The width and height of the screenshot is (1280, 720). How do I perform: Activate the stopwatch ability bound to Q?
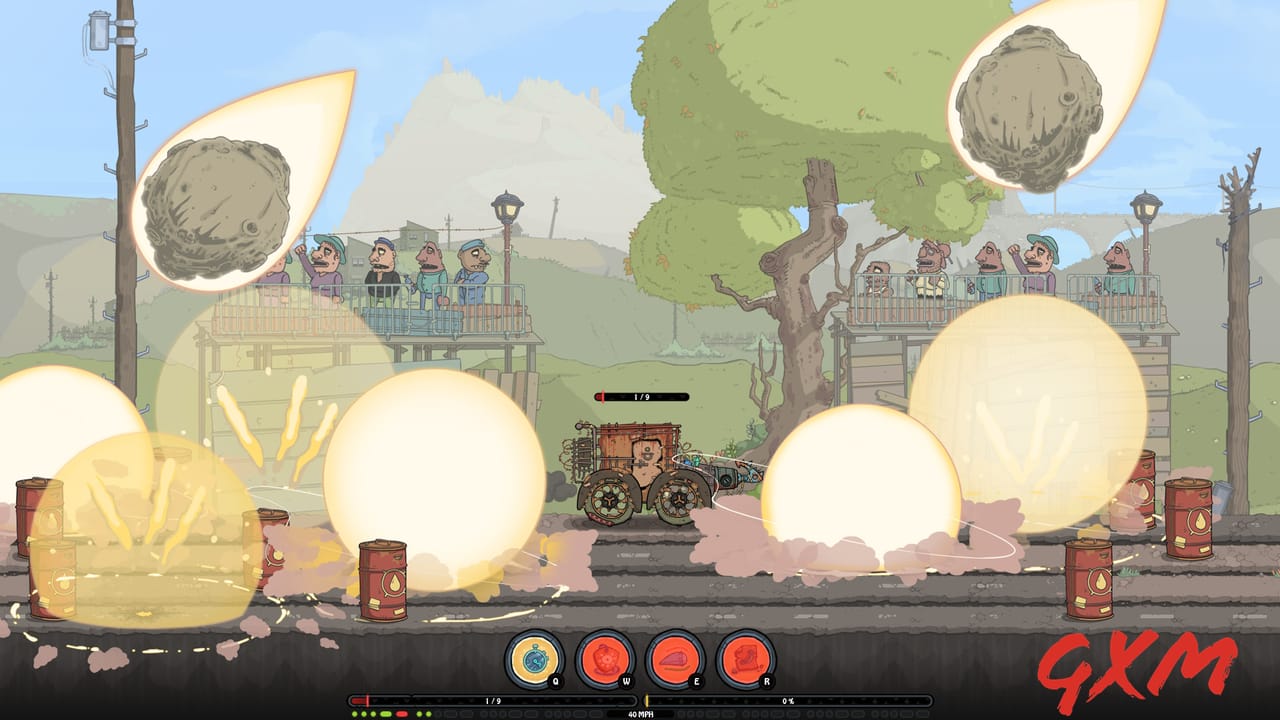tap(532, 660)
